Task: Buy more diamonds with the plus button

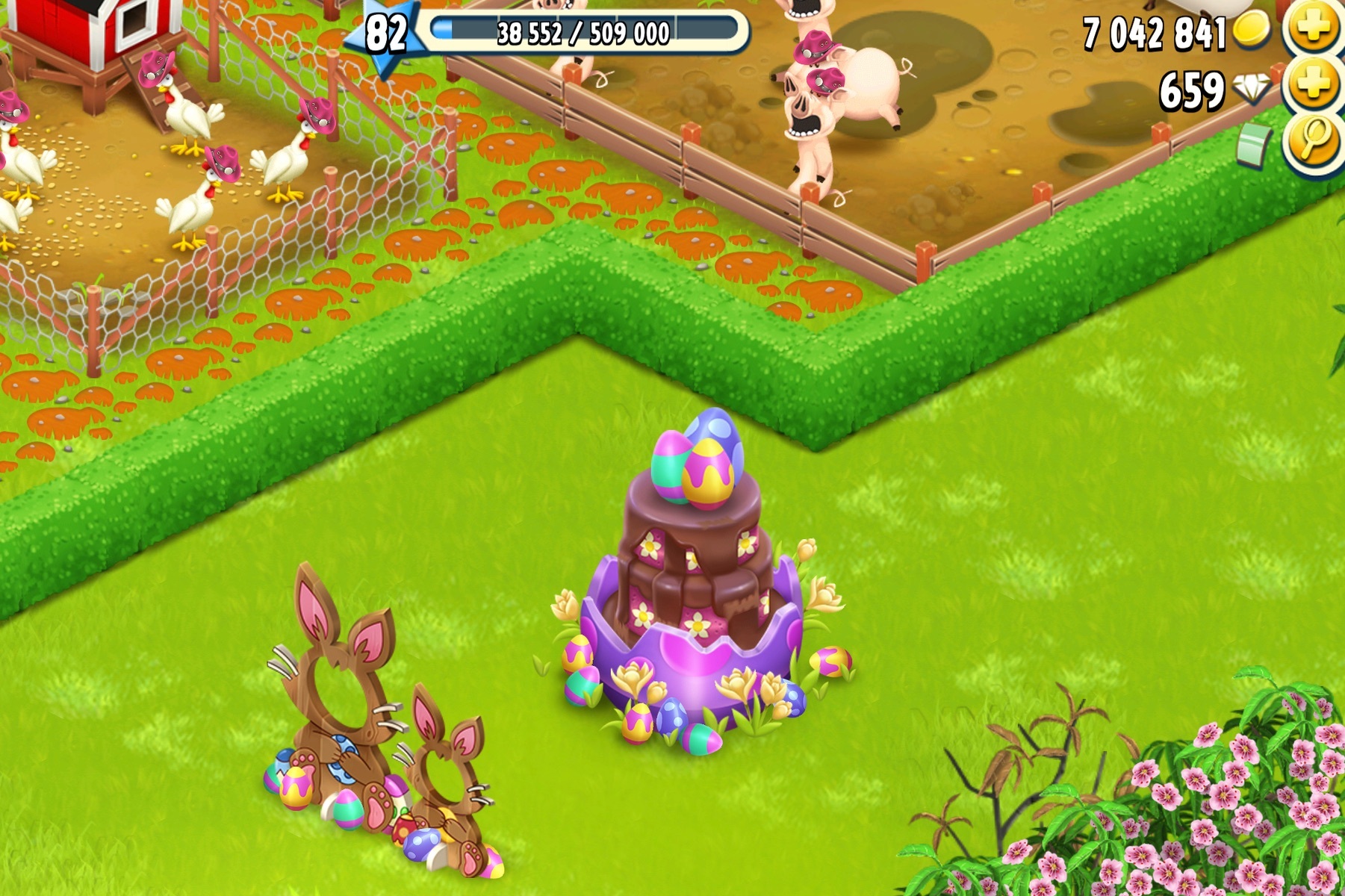Action: 1314,86
